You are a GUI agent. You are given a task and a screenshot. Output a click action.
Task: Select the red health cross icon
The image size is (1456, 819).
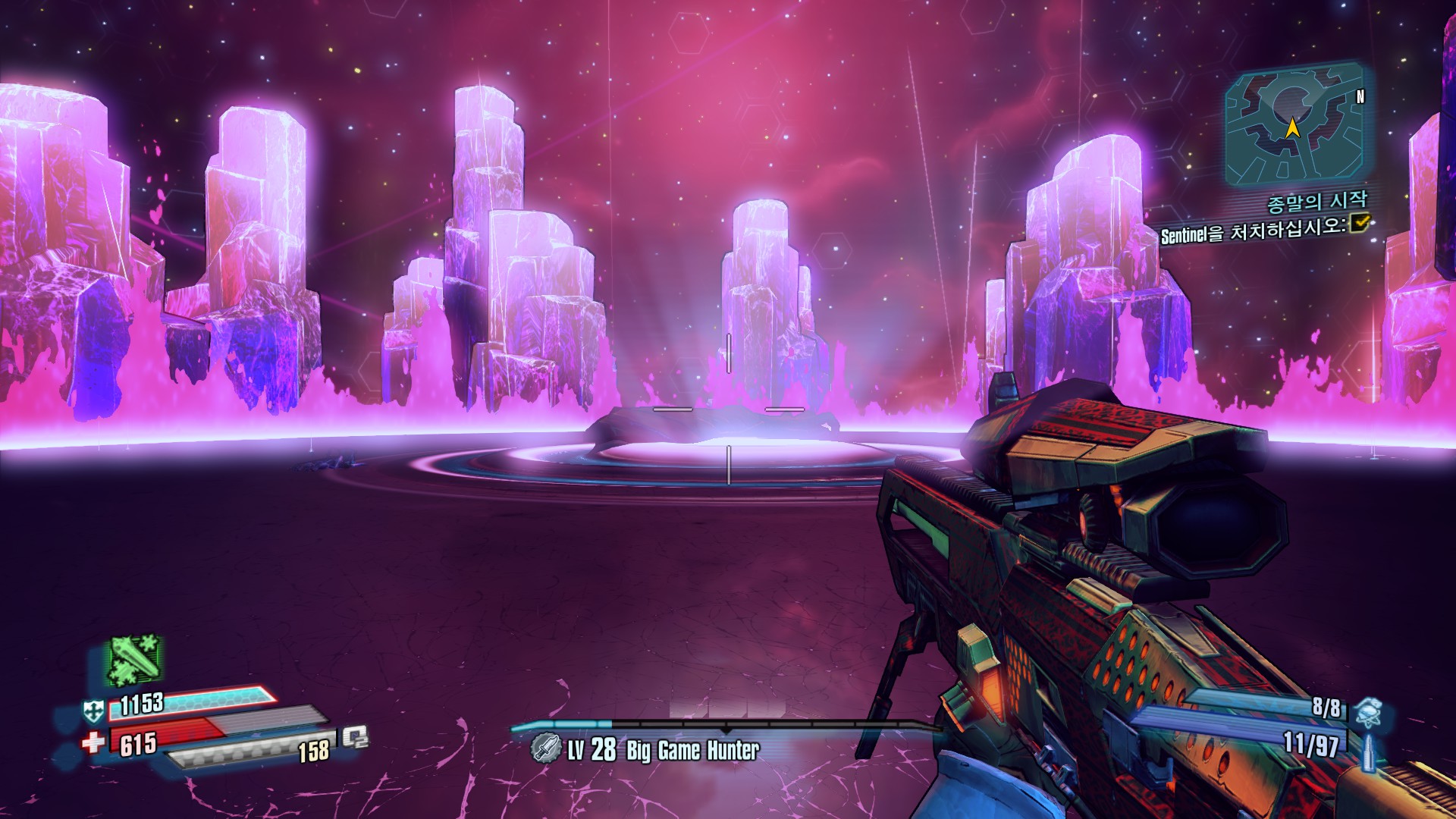(93, 742)
